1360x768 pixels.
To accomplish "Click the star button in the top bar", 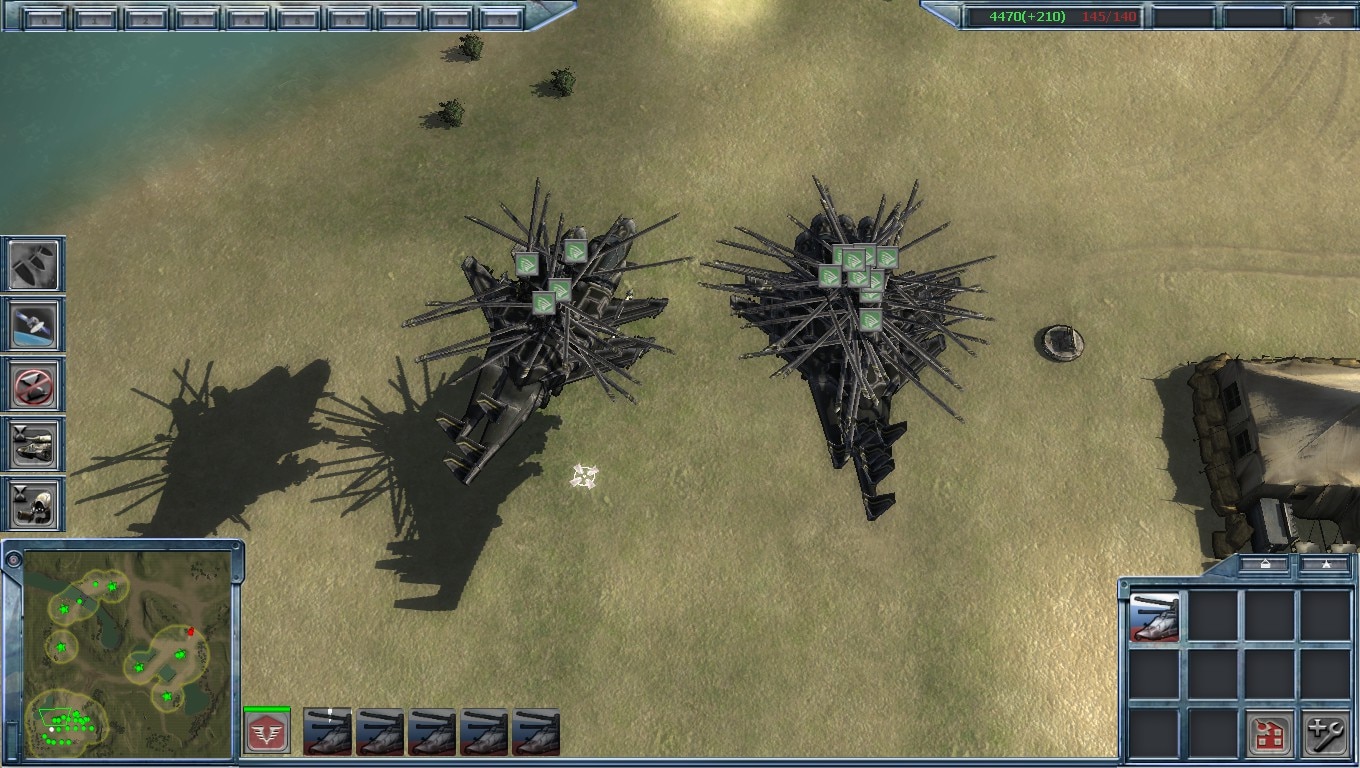I will pyautogui.click(x=1322, y=18).
